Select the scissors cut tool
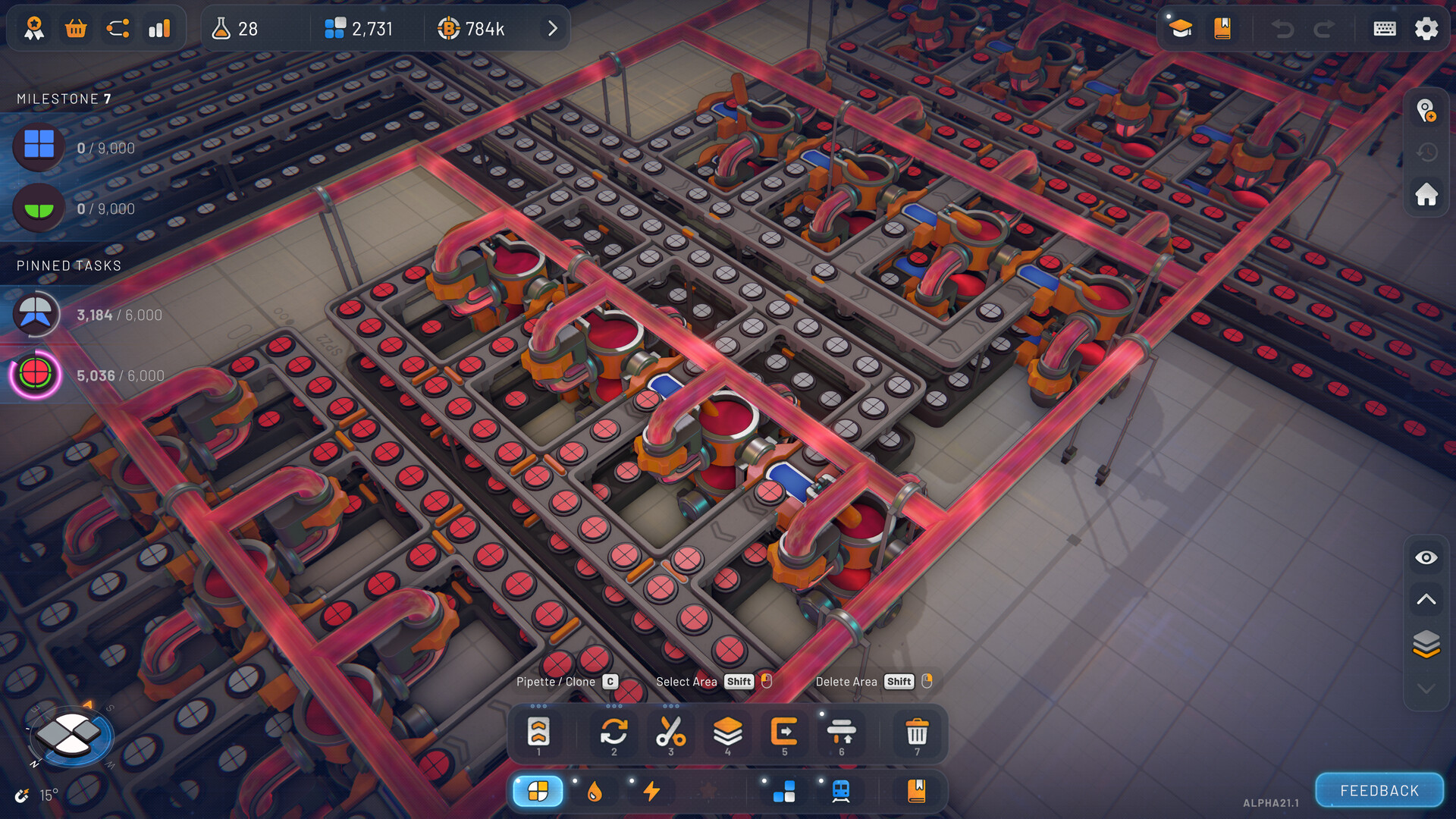 (x=670, y=732)
